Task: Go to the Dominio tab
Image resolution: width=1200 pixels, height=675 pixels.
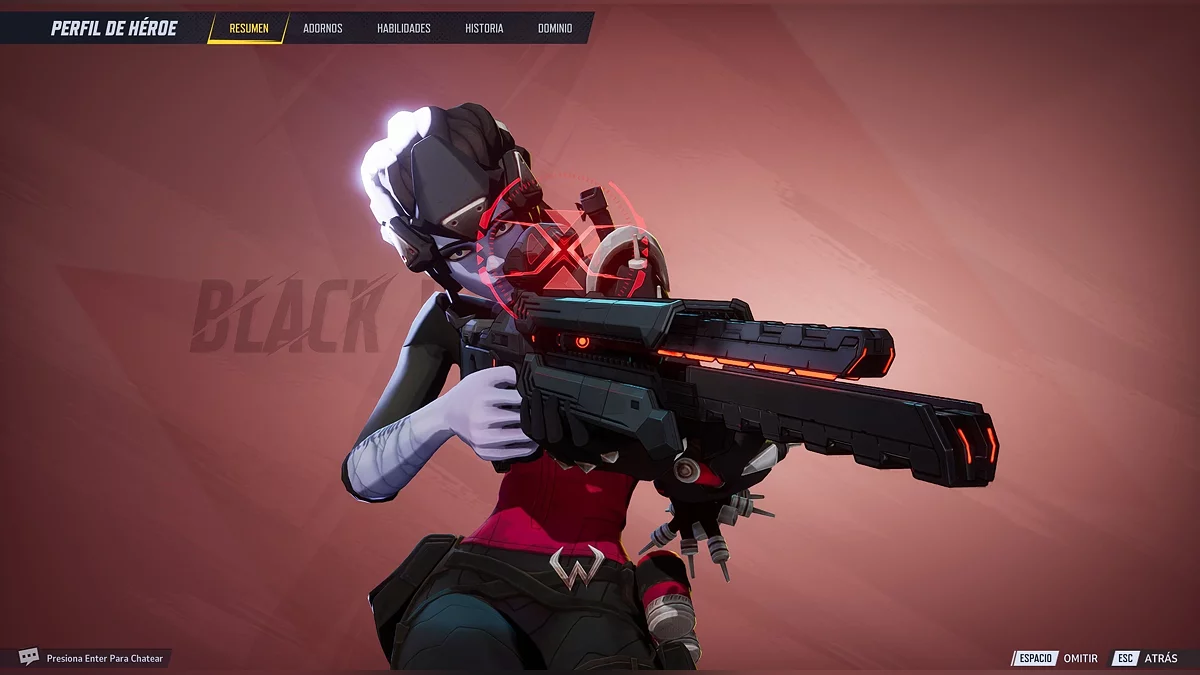Action: (555, 28)
